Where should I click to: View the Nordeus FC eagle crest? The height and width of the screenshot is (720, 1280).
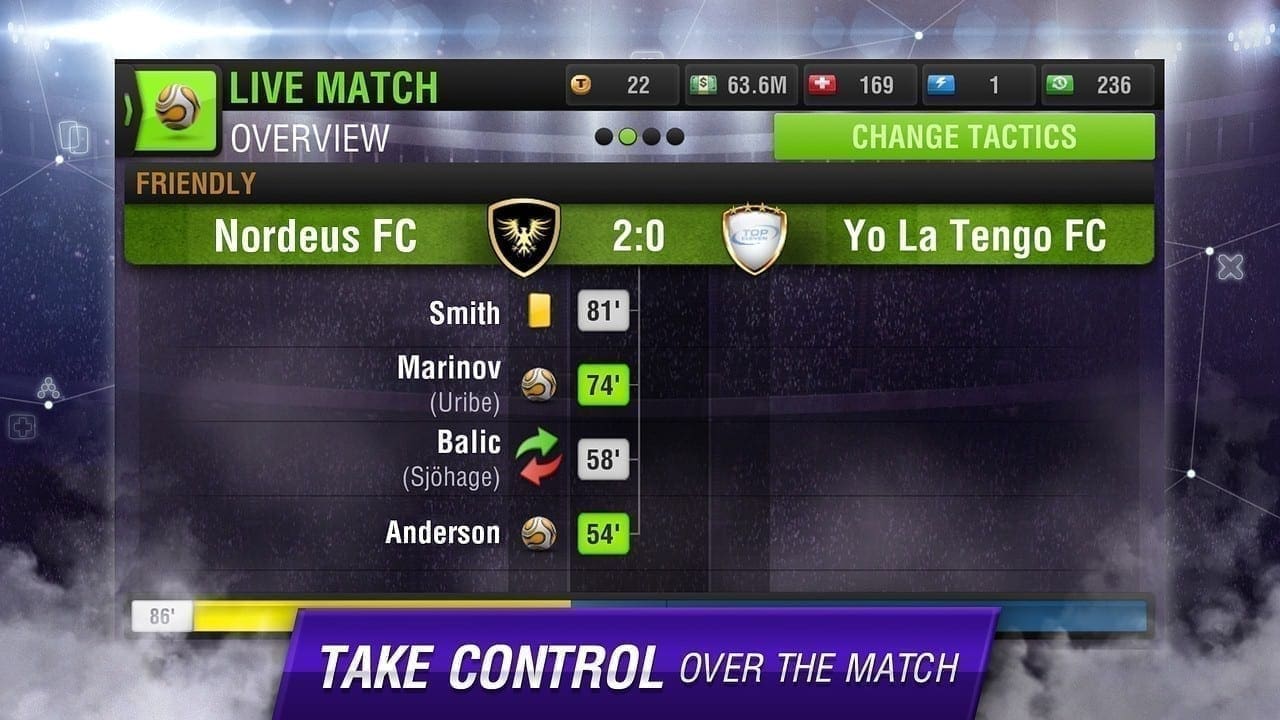click(x=524, y=237)
